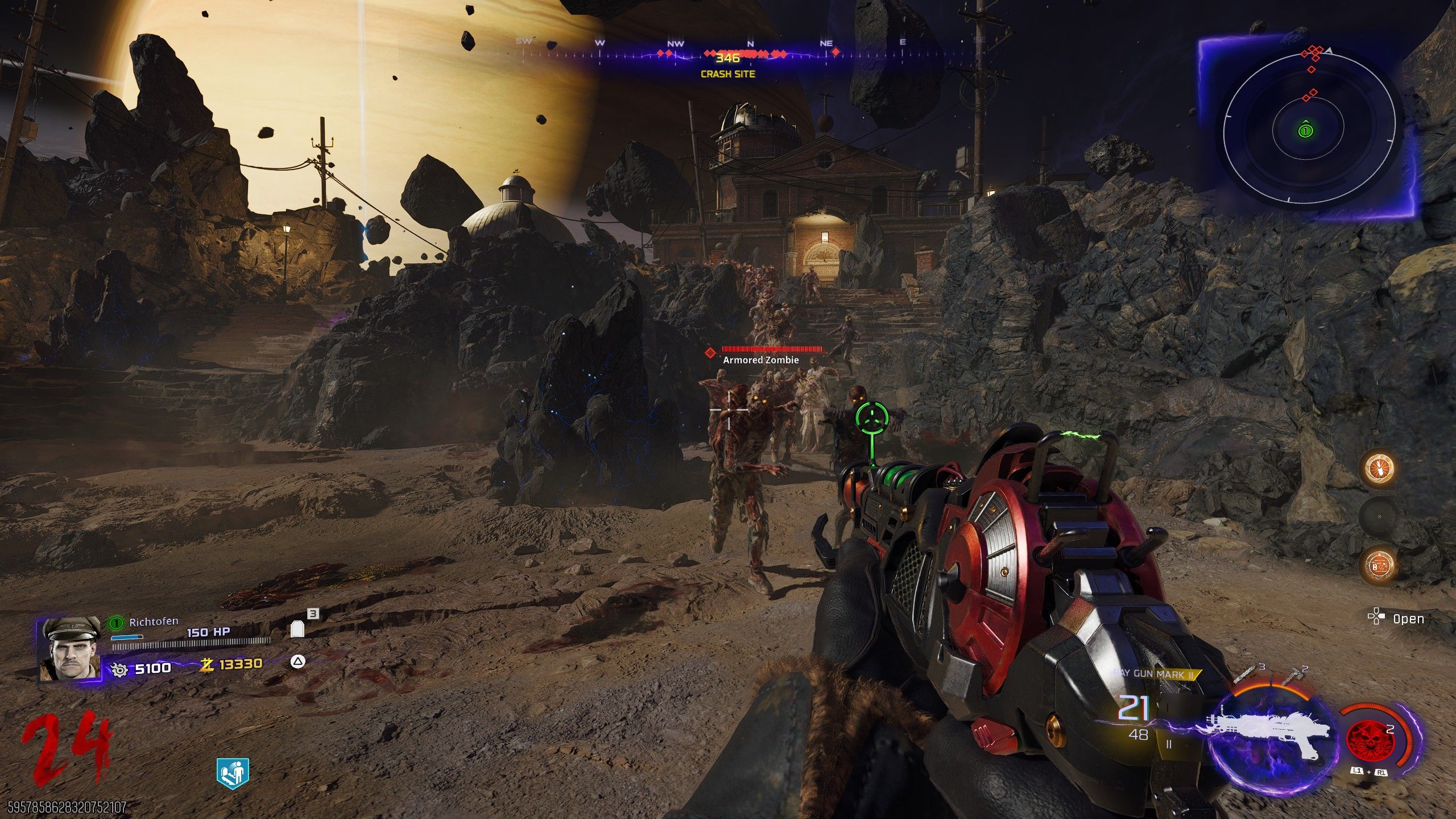
Task: Click the yellow Essence currency icon
Action: tap(206, 664)
